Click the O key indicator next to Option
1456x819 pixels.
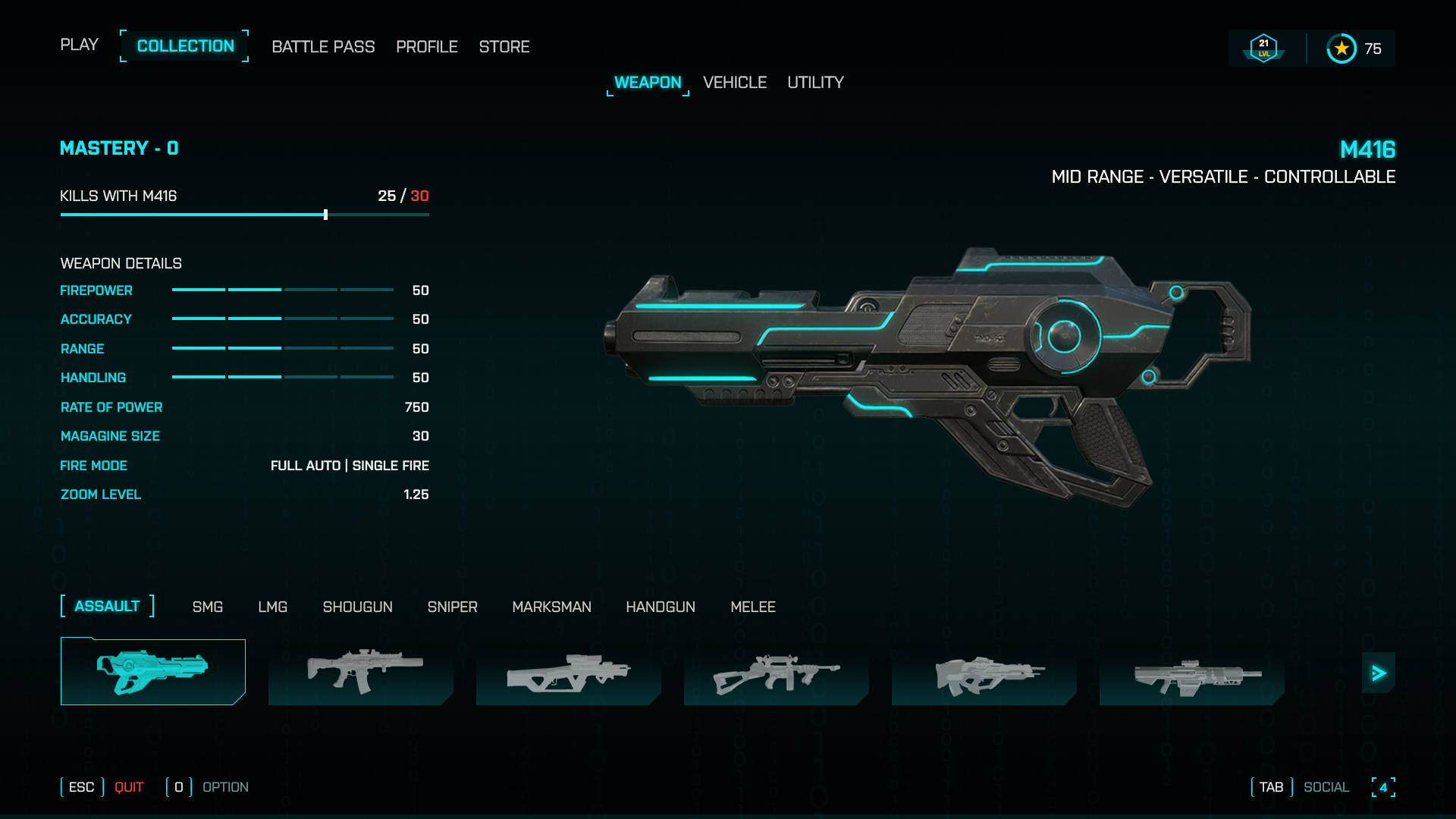coord(178,787)
